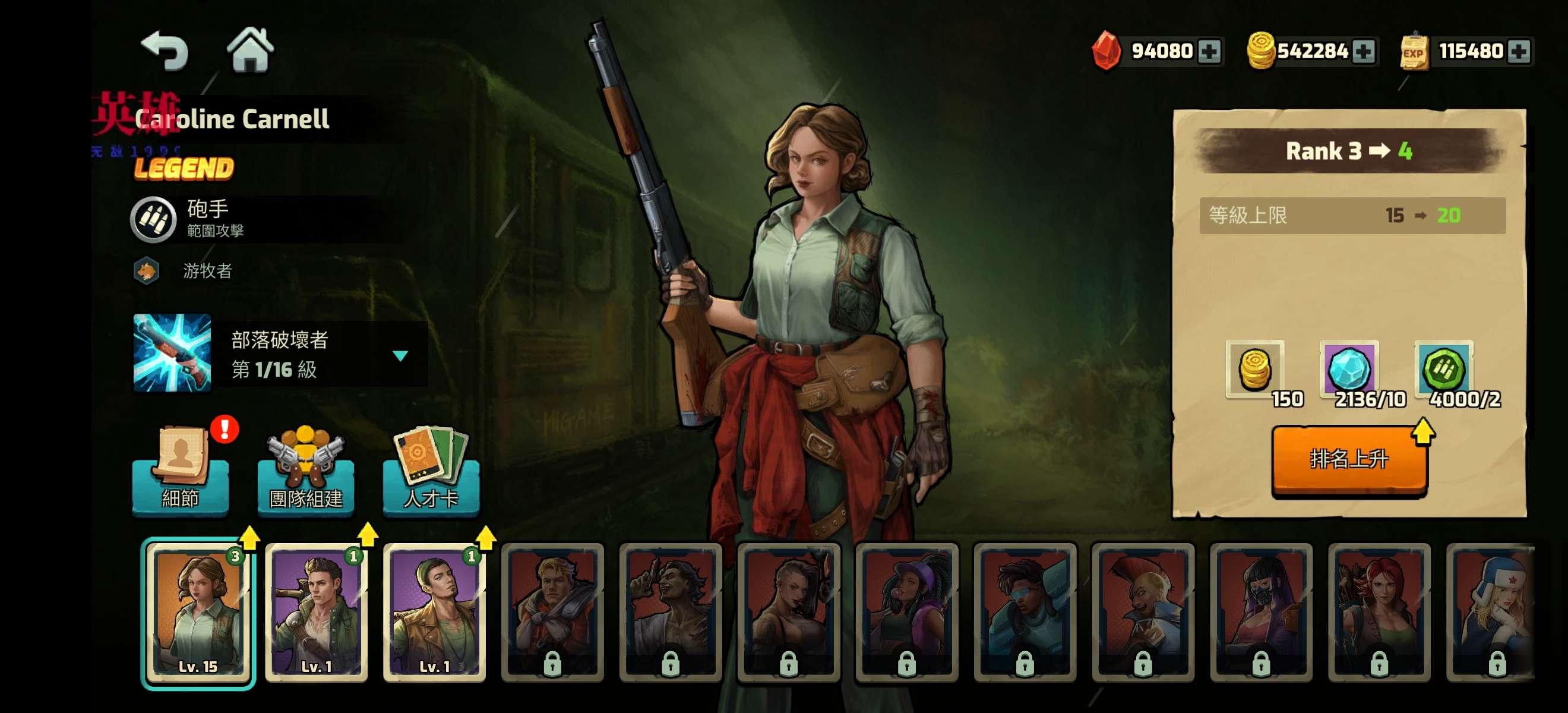Expand the 部落破壞者 skill dropdown
The width and height of the screenshot is (1568, 713).
[400, 355]
